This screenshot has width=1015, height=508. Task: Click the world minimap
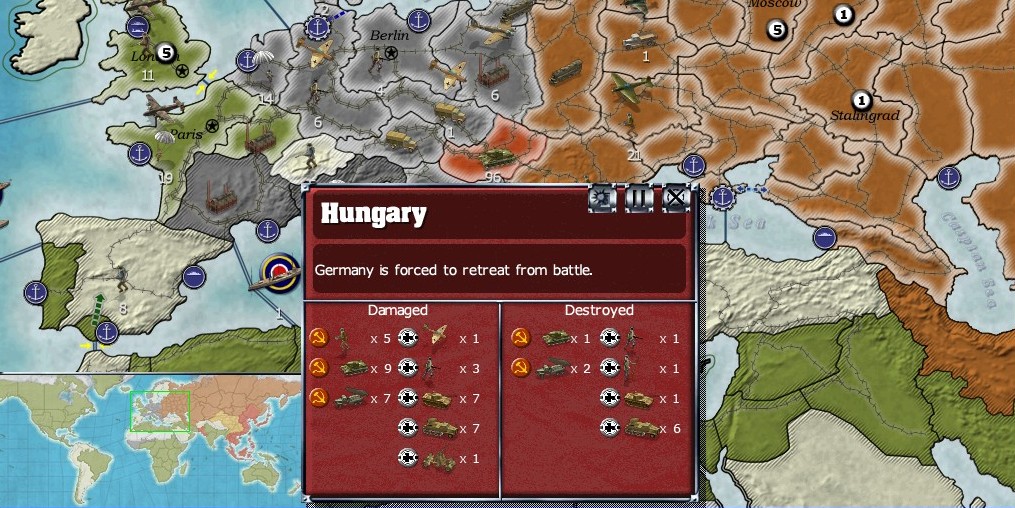click(150, 439)
